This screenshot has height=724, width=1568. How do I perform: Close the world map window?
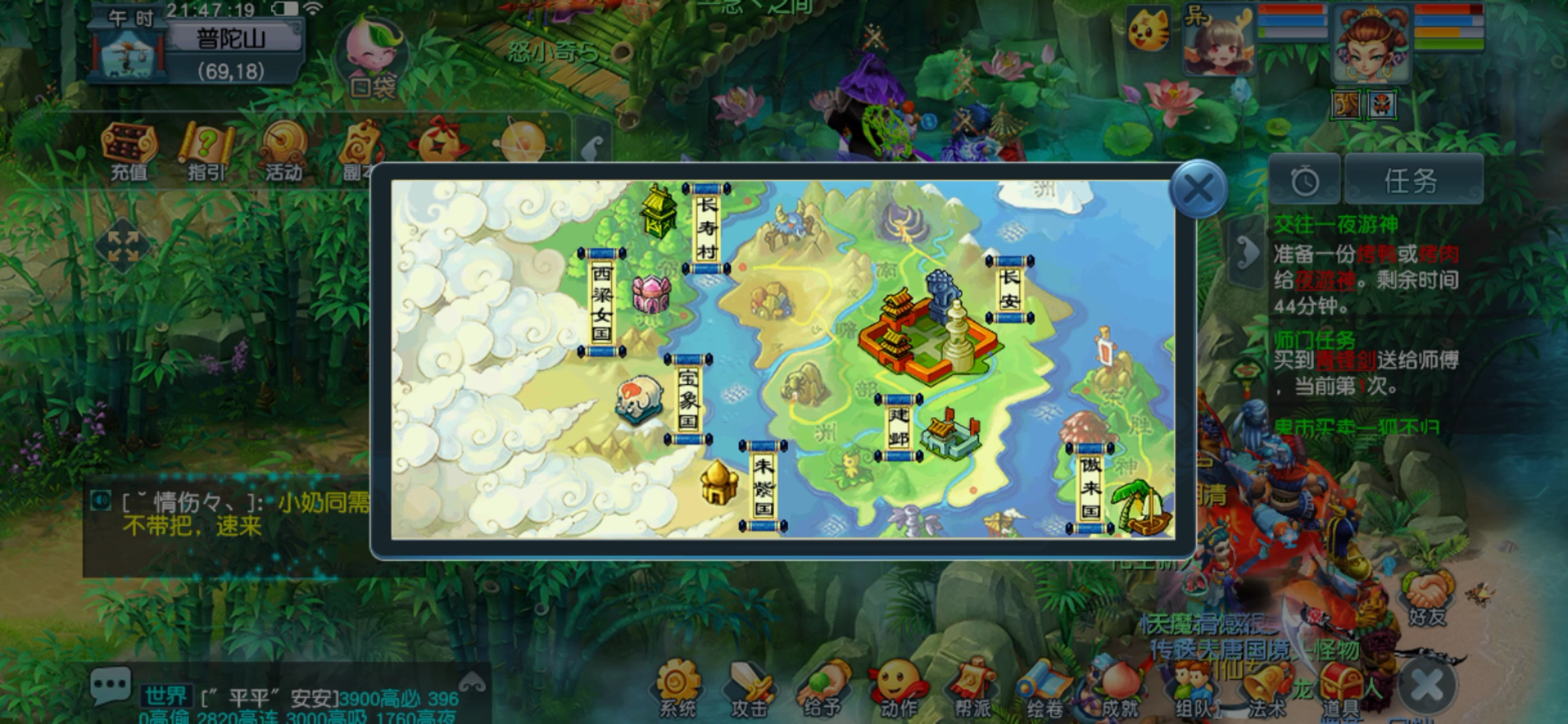[x=1198, y=188]
